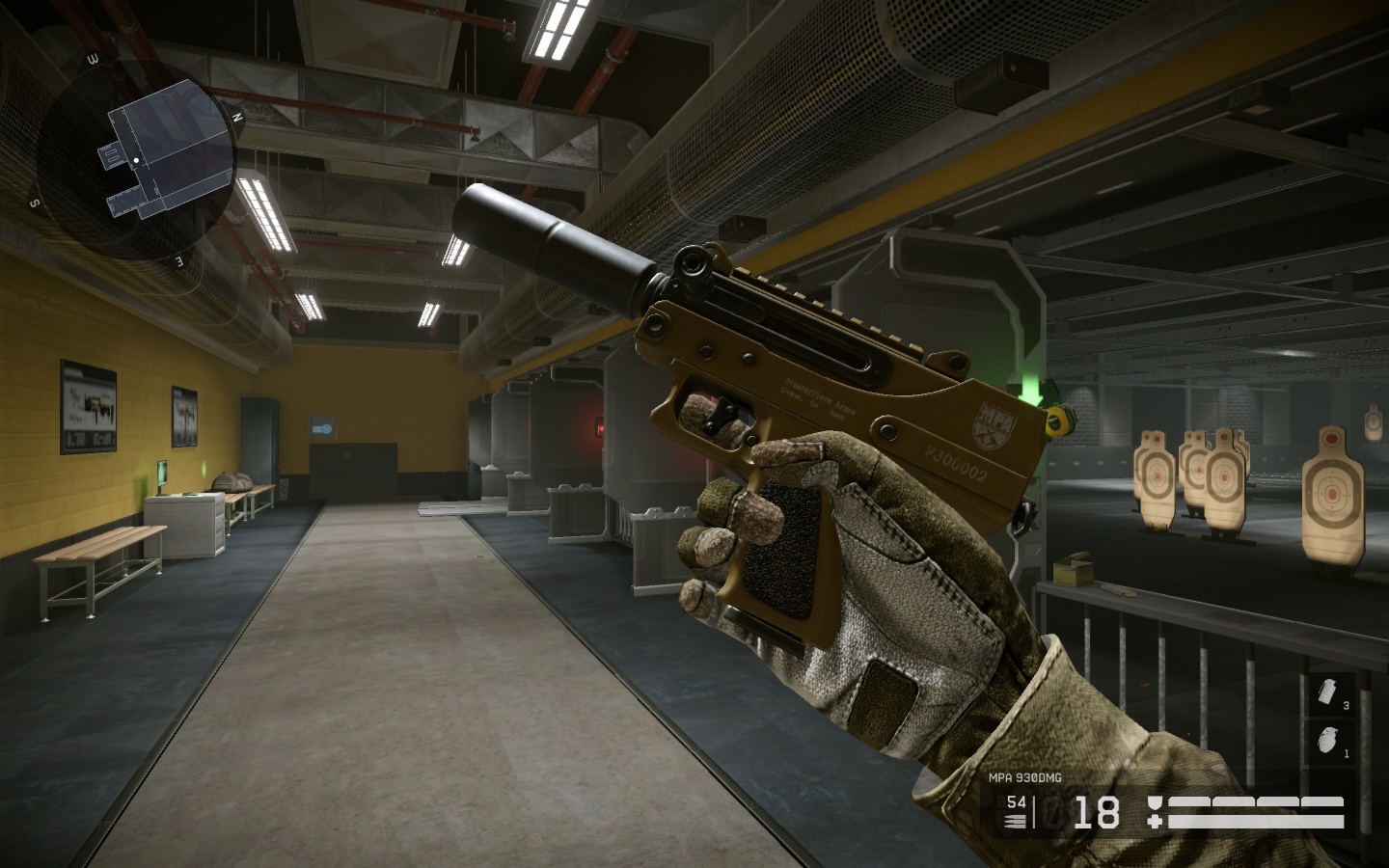Toggle the minimap compass N marker
Viewport: 1389px width, 868px height.
(237, 117)
